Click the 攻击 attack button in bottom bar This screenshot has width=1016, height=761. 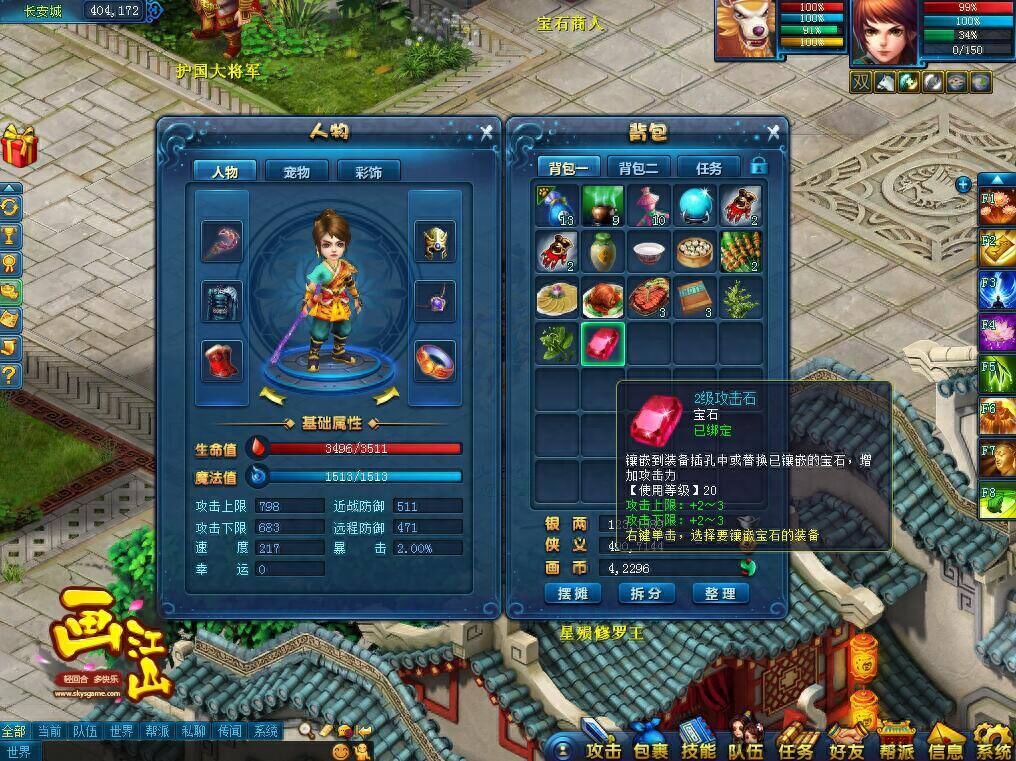point(602,749)
